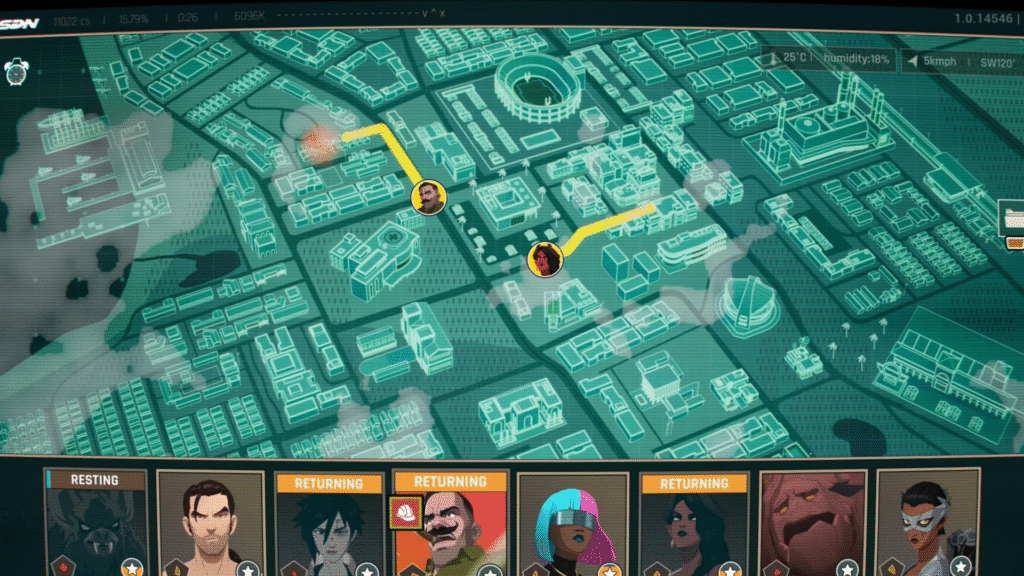
Task: Select the returning black-haired hero card
Action: pos(328,530)
